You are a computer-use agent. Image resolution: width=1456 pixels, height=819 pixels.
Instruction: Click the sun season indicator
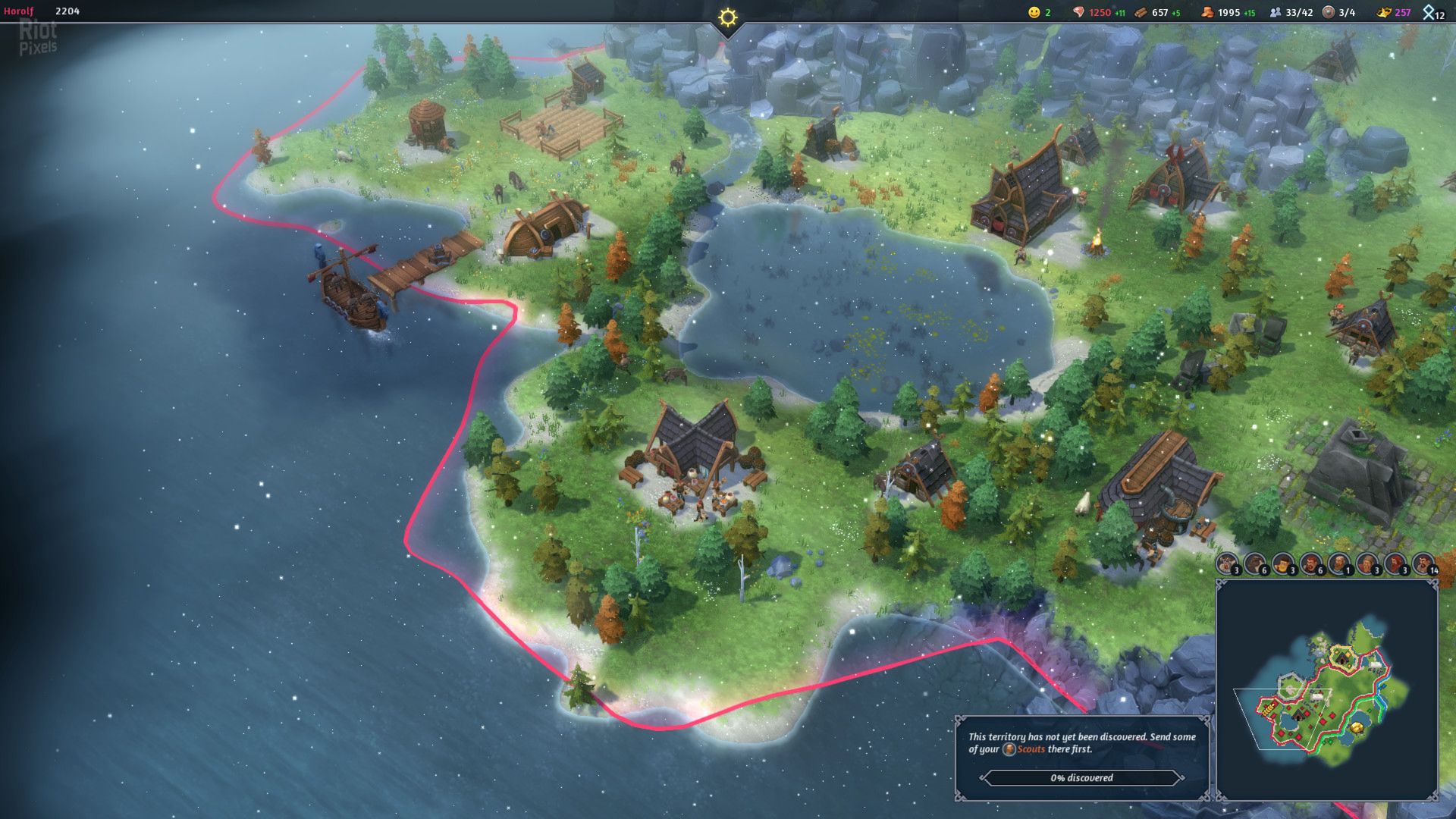click(x=728, y=17)
